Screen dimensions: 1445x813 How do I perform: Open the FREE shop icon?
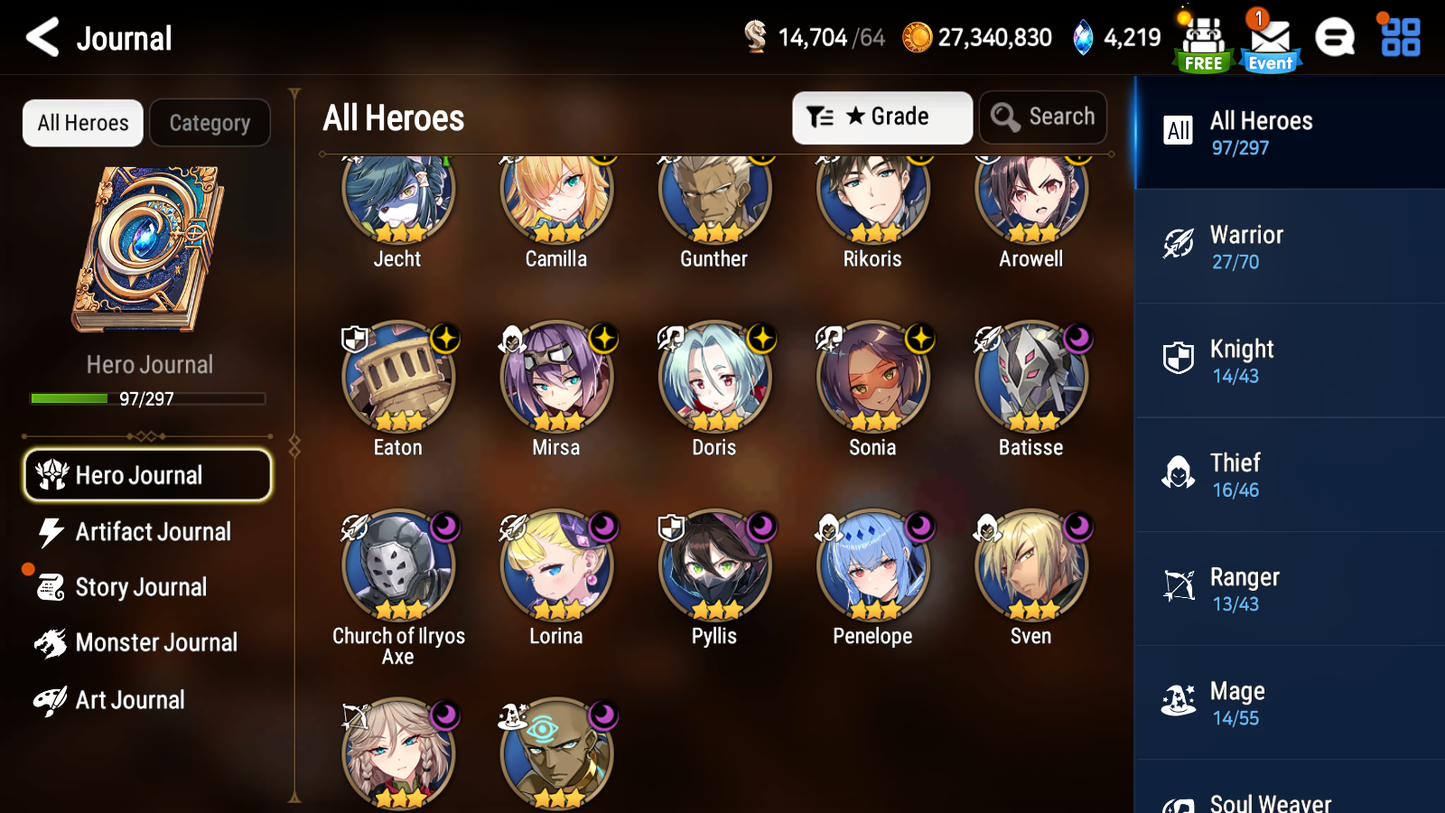click(x=1203, y=38)
